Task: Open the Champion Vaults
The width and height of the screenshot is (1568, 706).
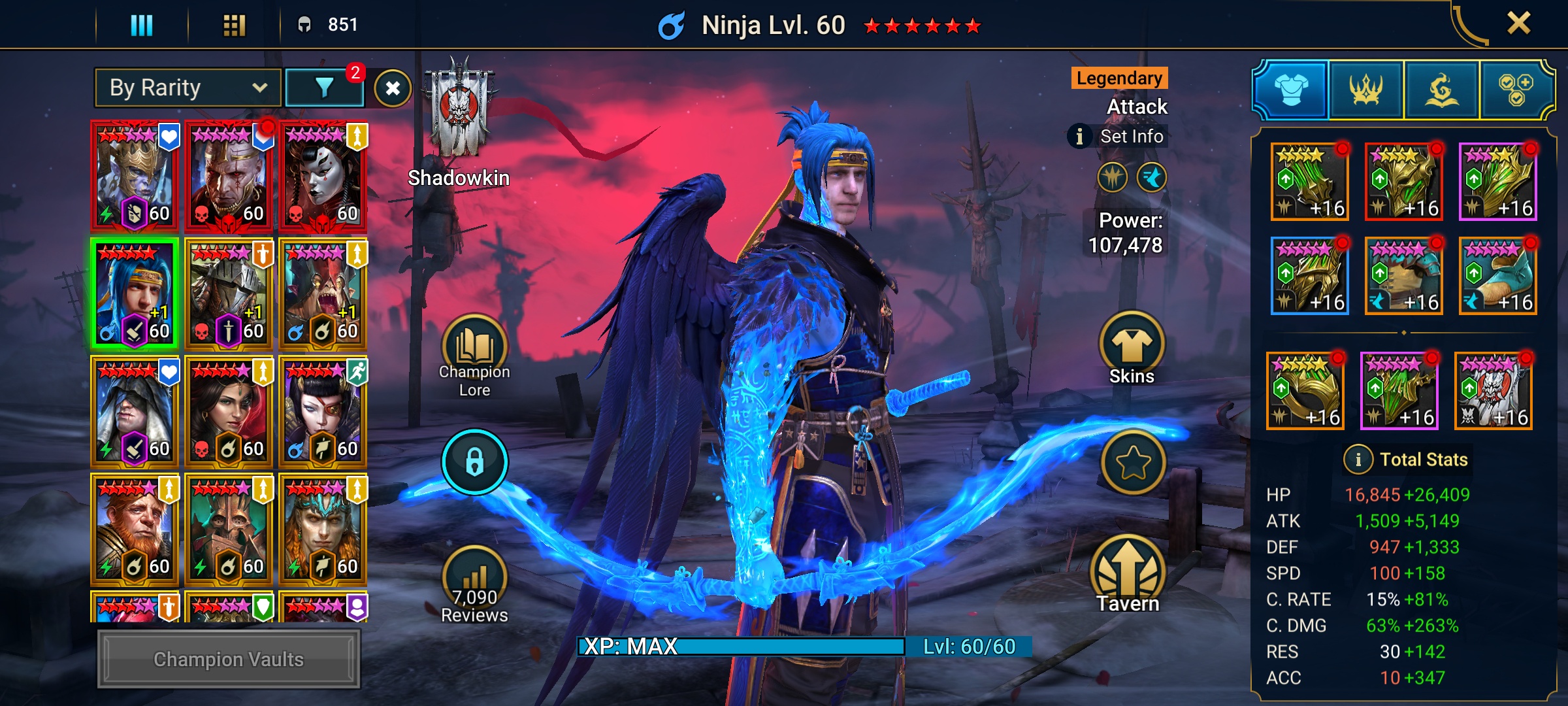Action: pos(229,659)
